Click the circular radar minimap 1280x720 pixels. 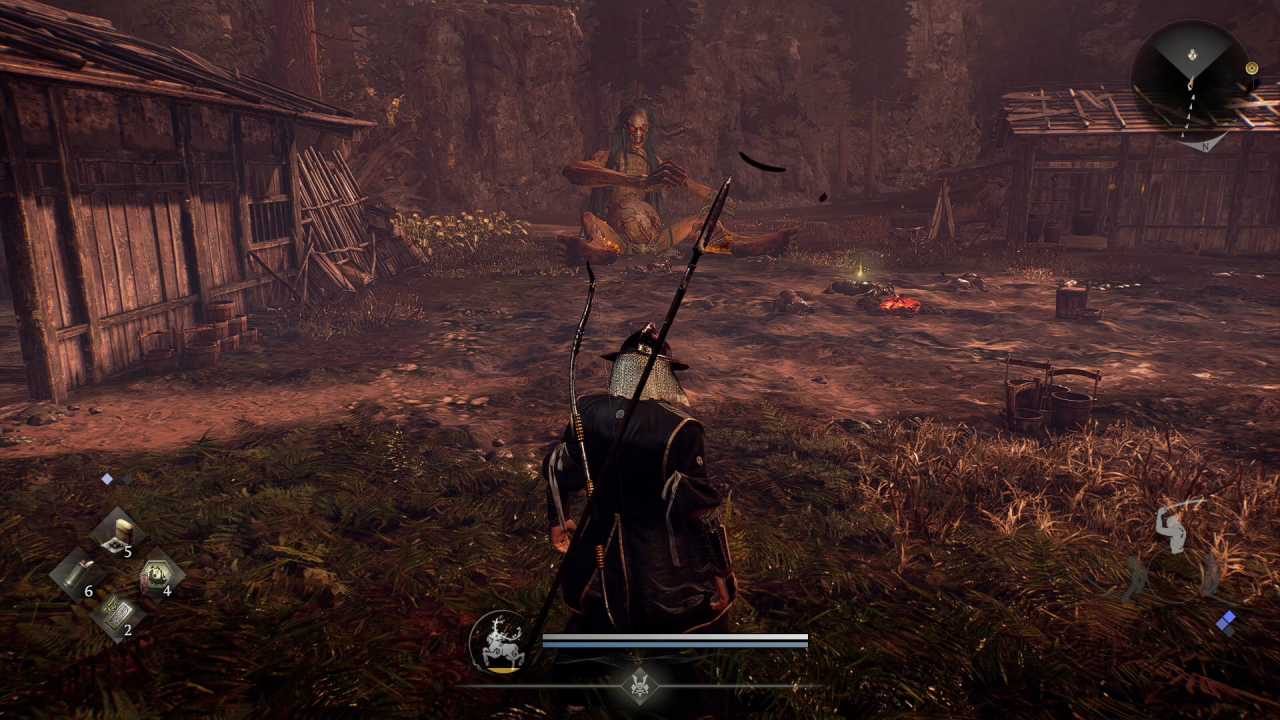coord(1189,78)
